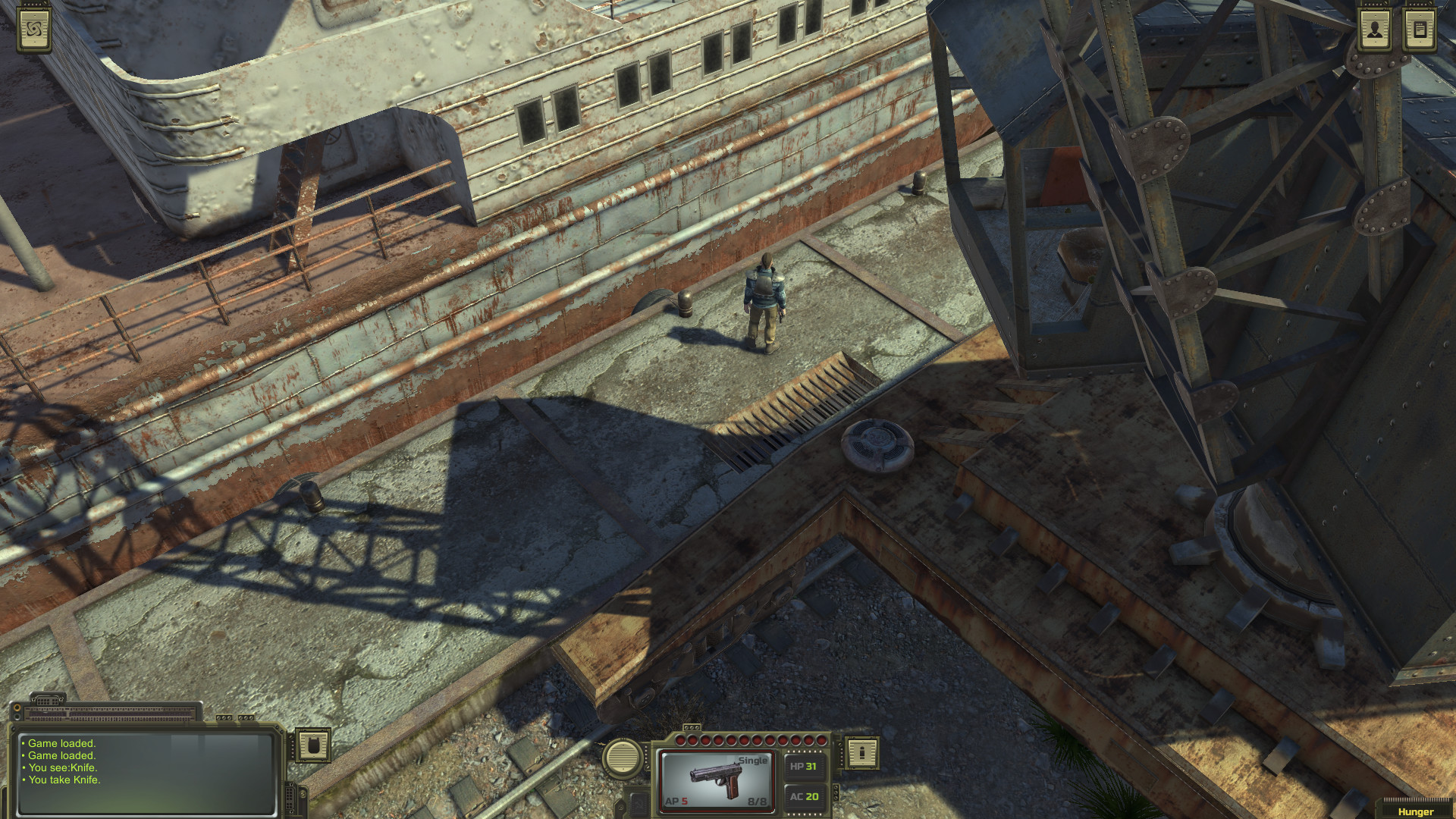
Task: Click the AP 5 counter on the weapon panel
Action: tap(676, 801)
